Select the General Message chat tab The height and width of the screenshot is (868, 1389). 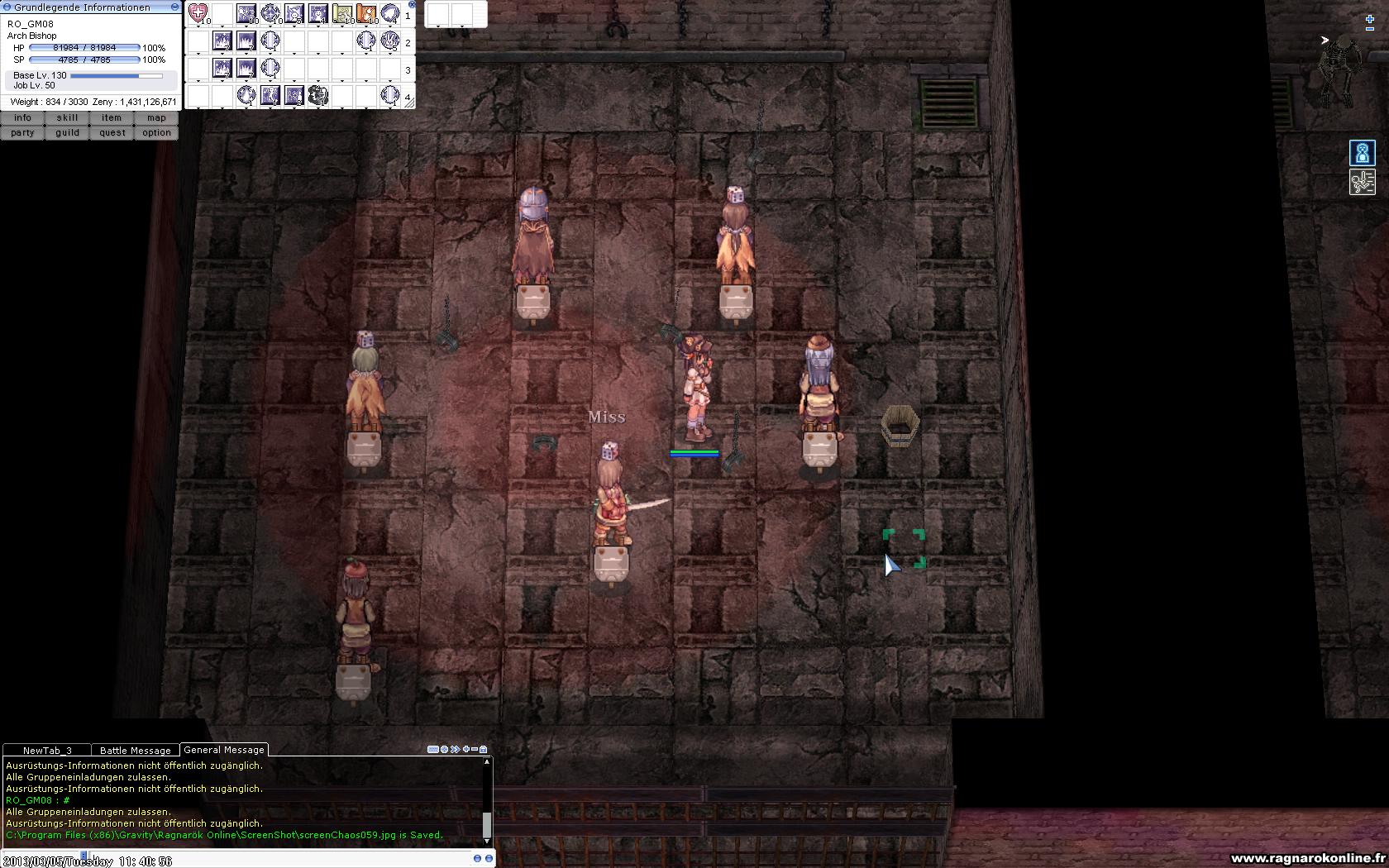224,750
